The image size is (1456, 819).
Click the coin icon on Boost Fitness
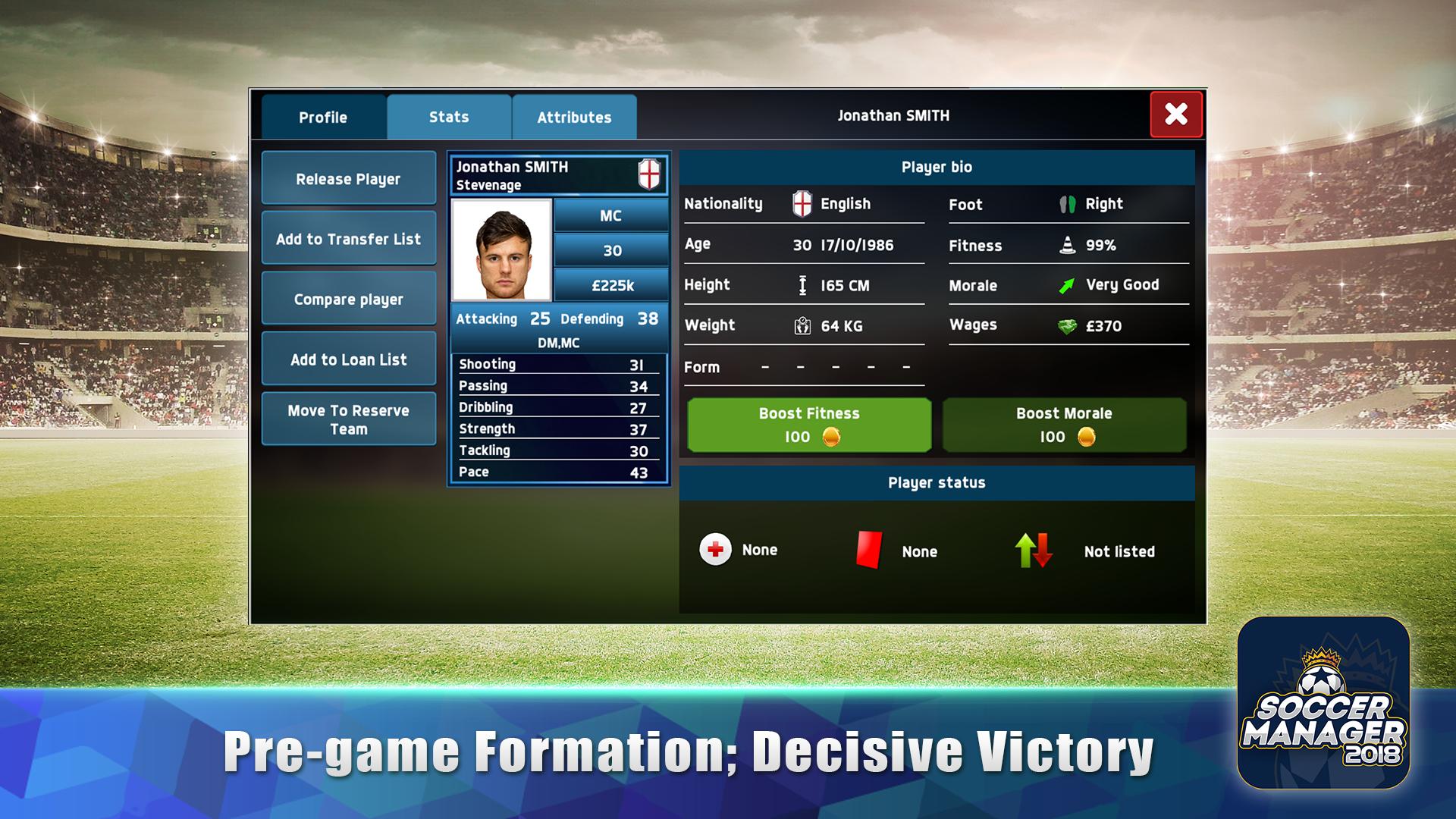pyautogui.click(x=833, y=438)
